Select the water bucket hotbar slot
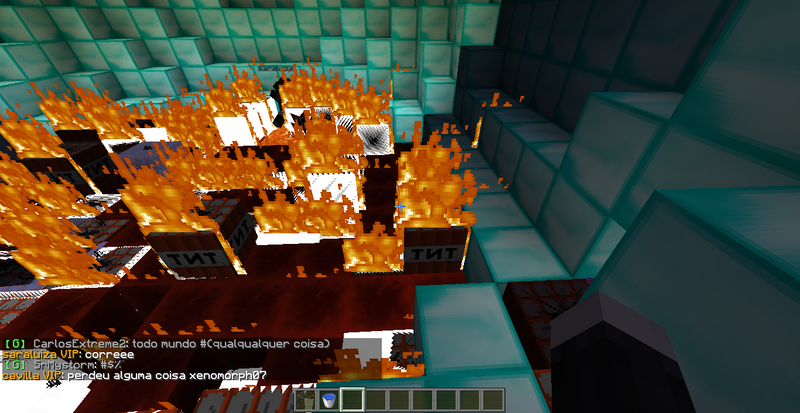The image size is (800, 413). click(x=327, y=401)
